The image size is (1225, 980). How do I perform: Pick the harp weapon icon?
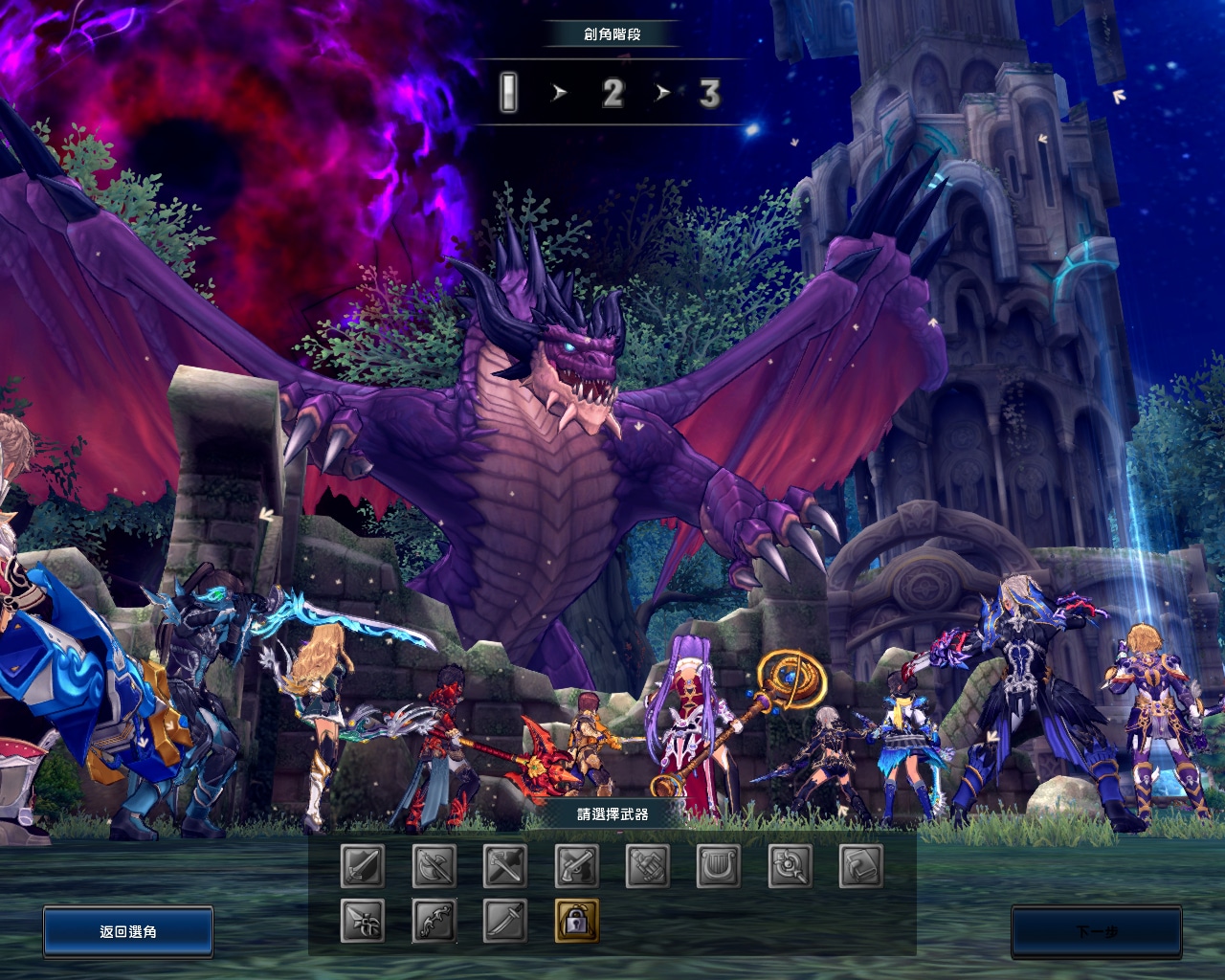point(719,866)
